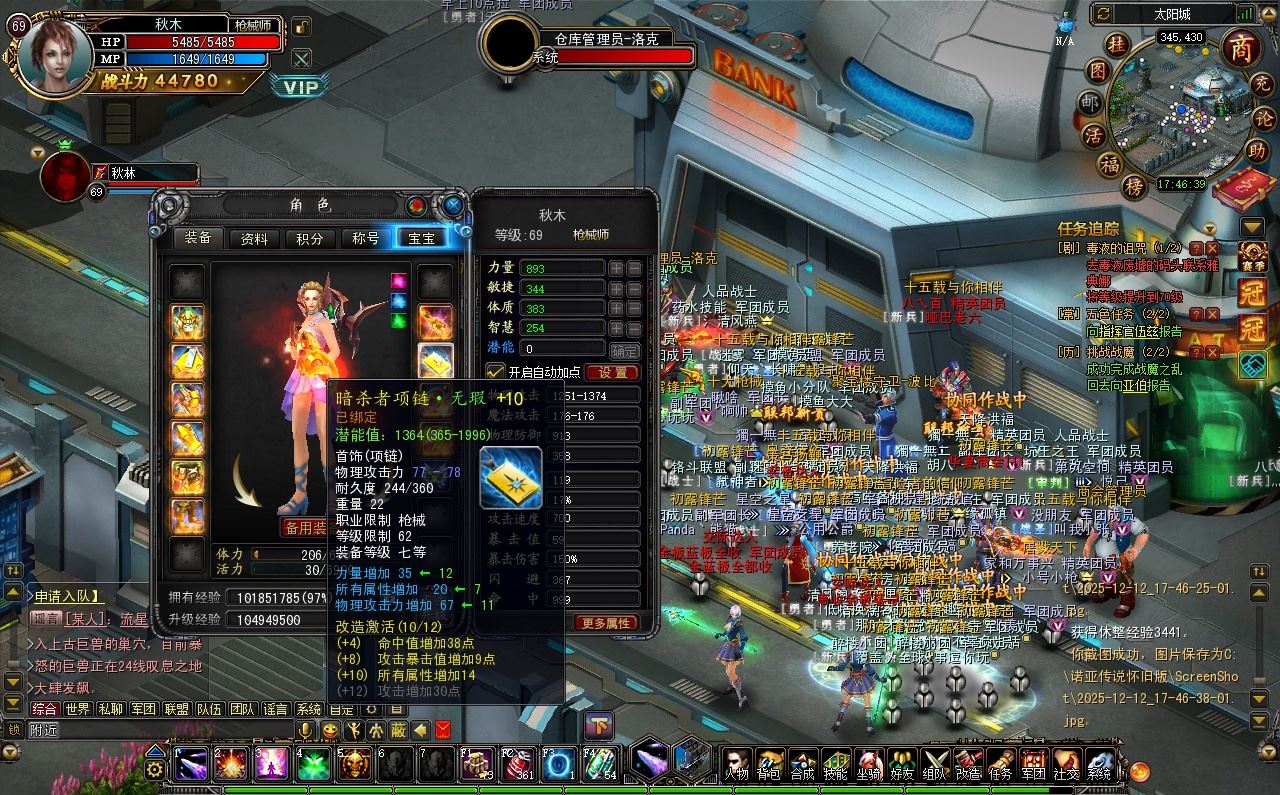1280x795 pixels.
Task: Abandon the 毒液的诅咒 quest tracker entry
Action: pyautogui.click(x=1212, y=248)
